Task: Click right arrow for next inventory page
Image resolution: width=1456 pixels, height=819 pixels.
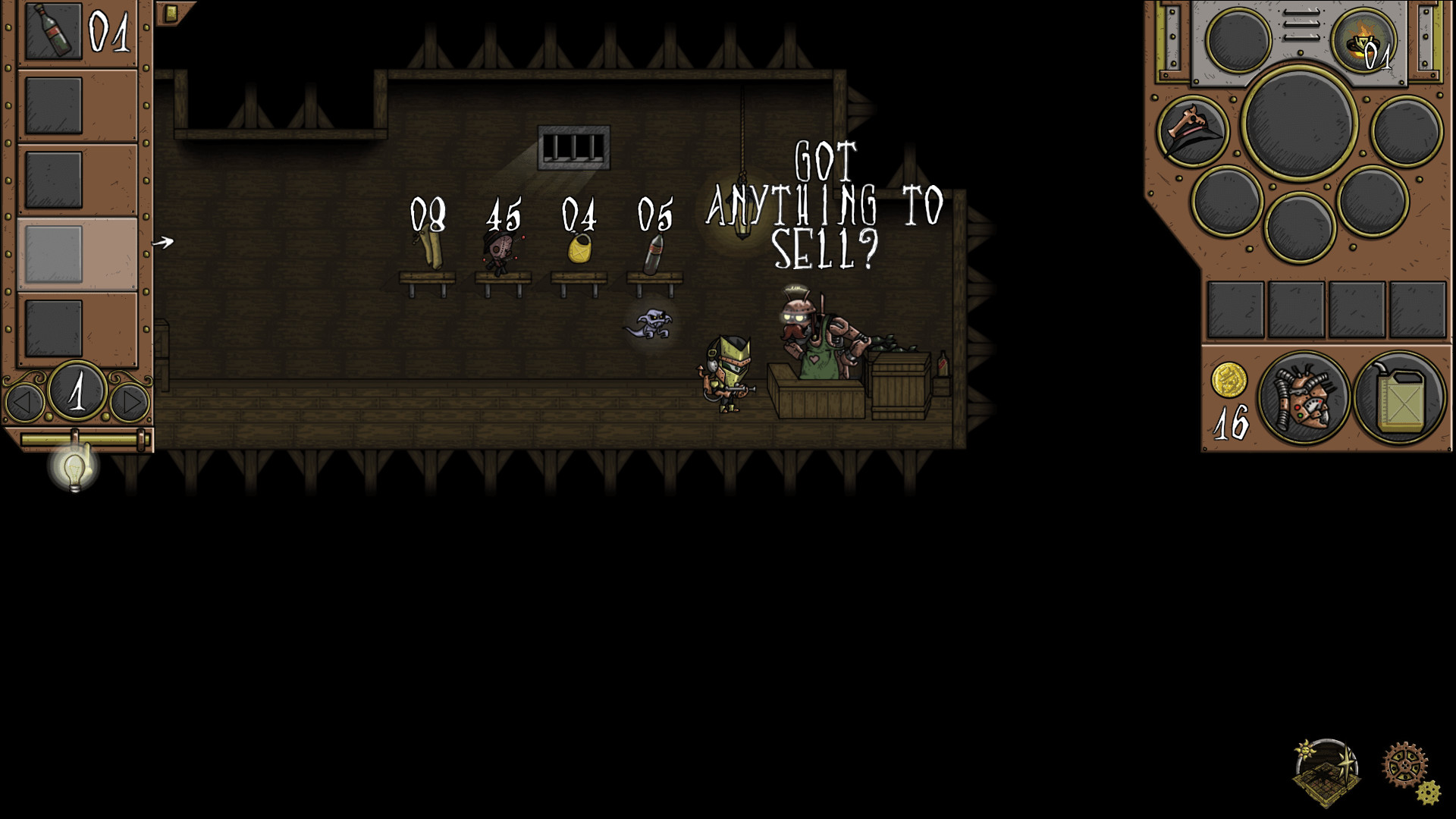Action: 129,400
